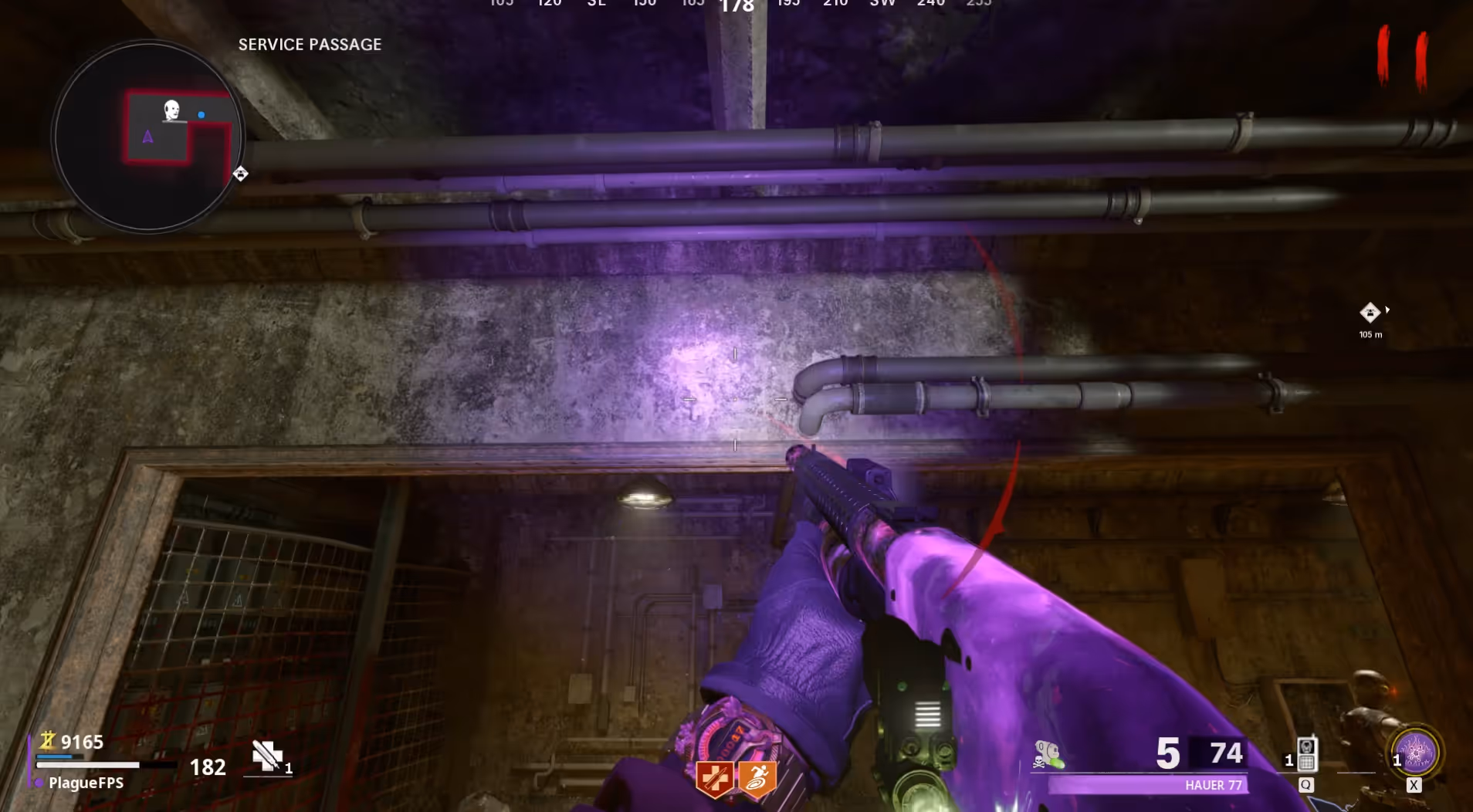Select the skull marker on the minimap
This screenshot has height=812, width=1473.
(171, 110)
